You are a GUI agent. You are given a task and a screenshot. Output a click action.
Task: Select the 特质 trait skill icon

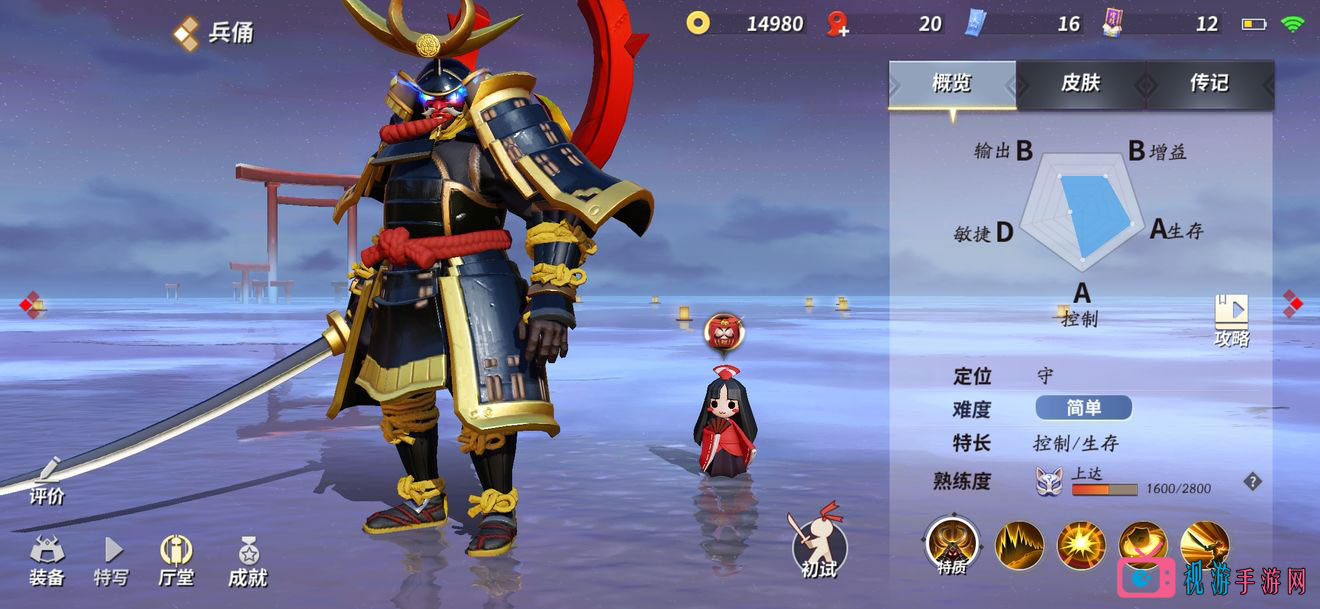coord(951,544)
